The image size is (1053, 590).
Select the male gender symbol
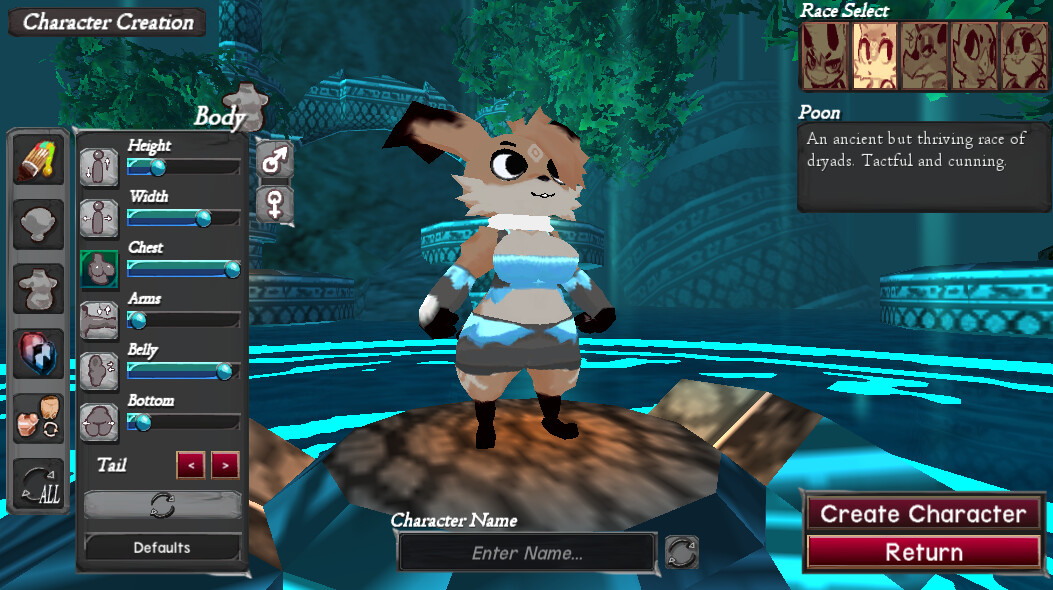click(274, 159)
